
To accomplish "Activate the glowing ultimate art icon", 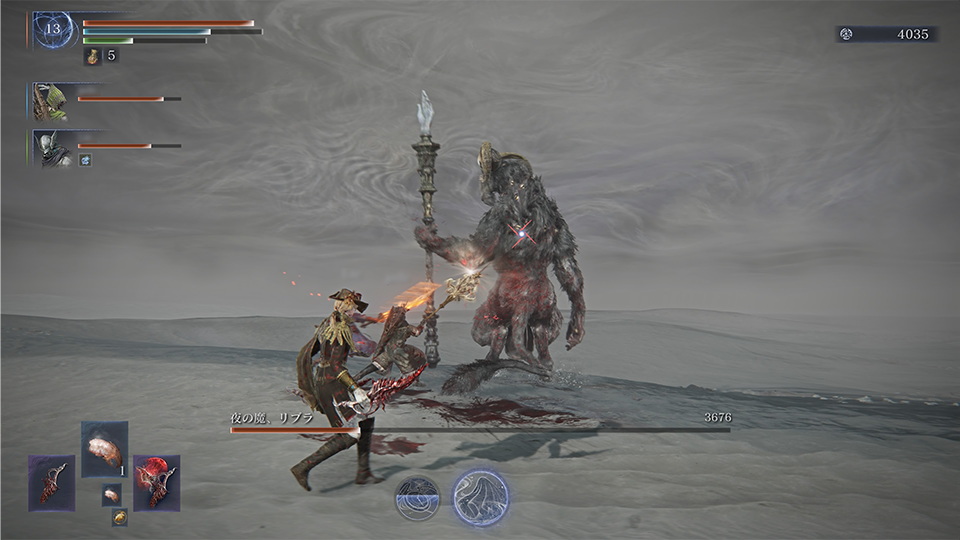I will [481, 497].
